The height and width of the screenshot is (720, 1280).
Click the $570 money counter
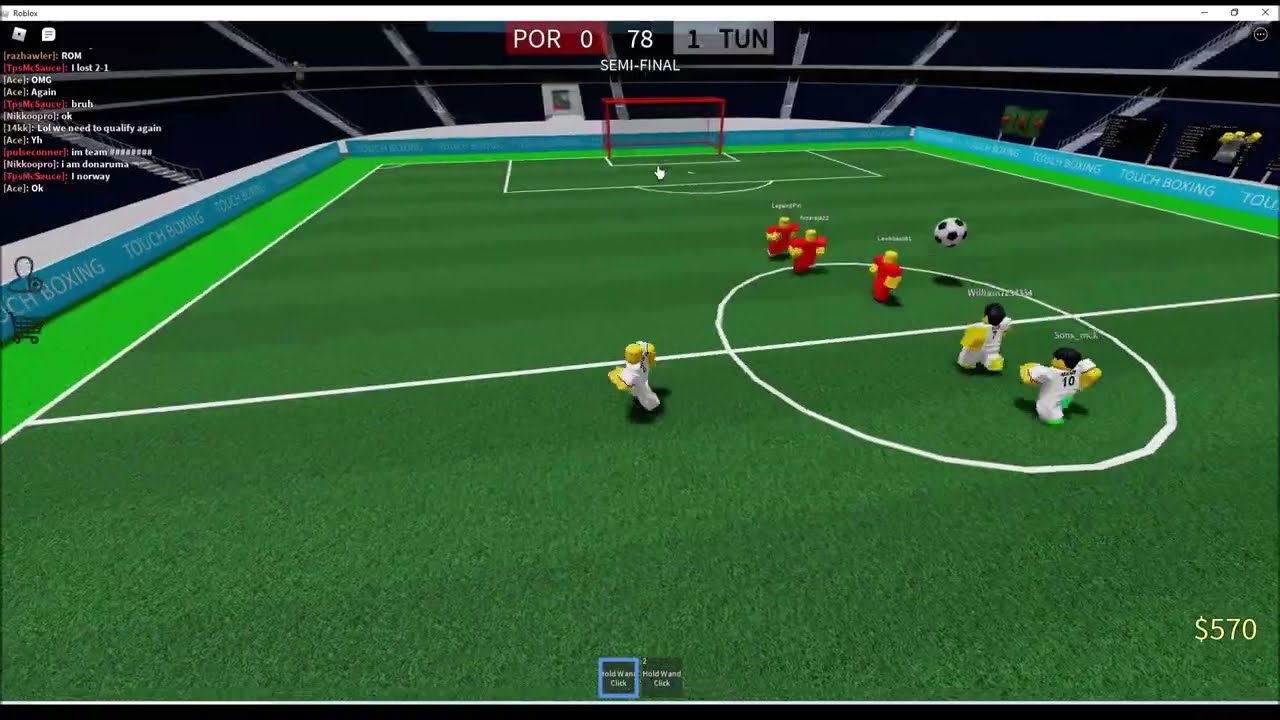click(1223, 630)
